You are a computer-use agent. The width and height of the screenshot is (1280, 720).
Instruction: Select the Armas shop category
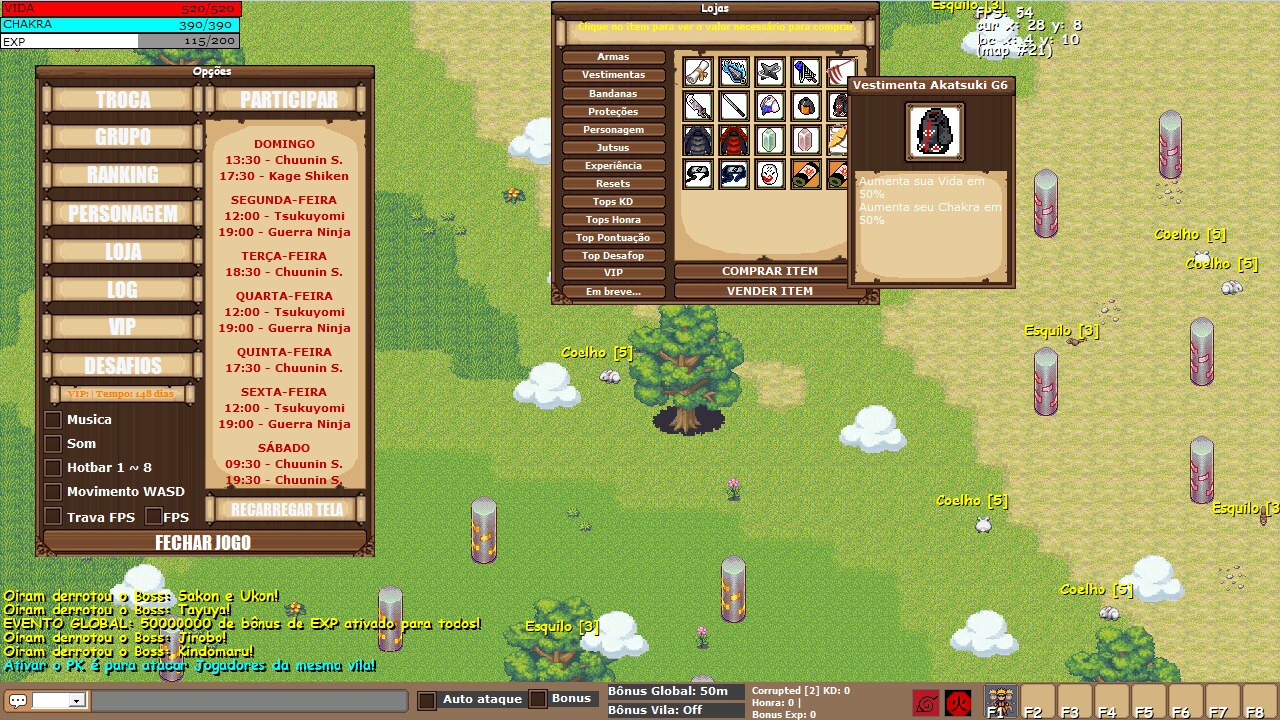[x=613, y=57]
